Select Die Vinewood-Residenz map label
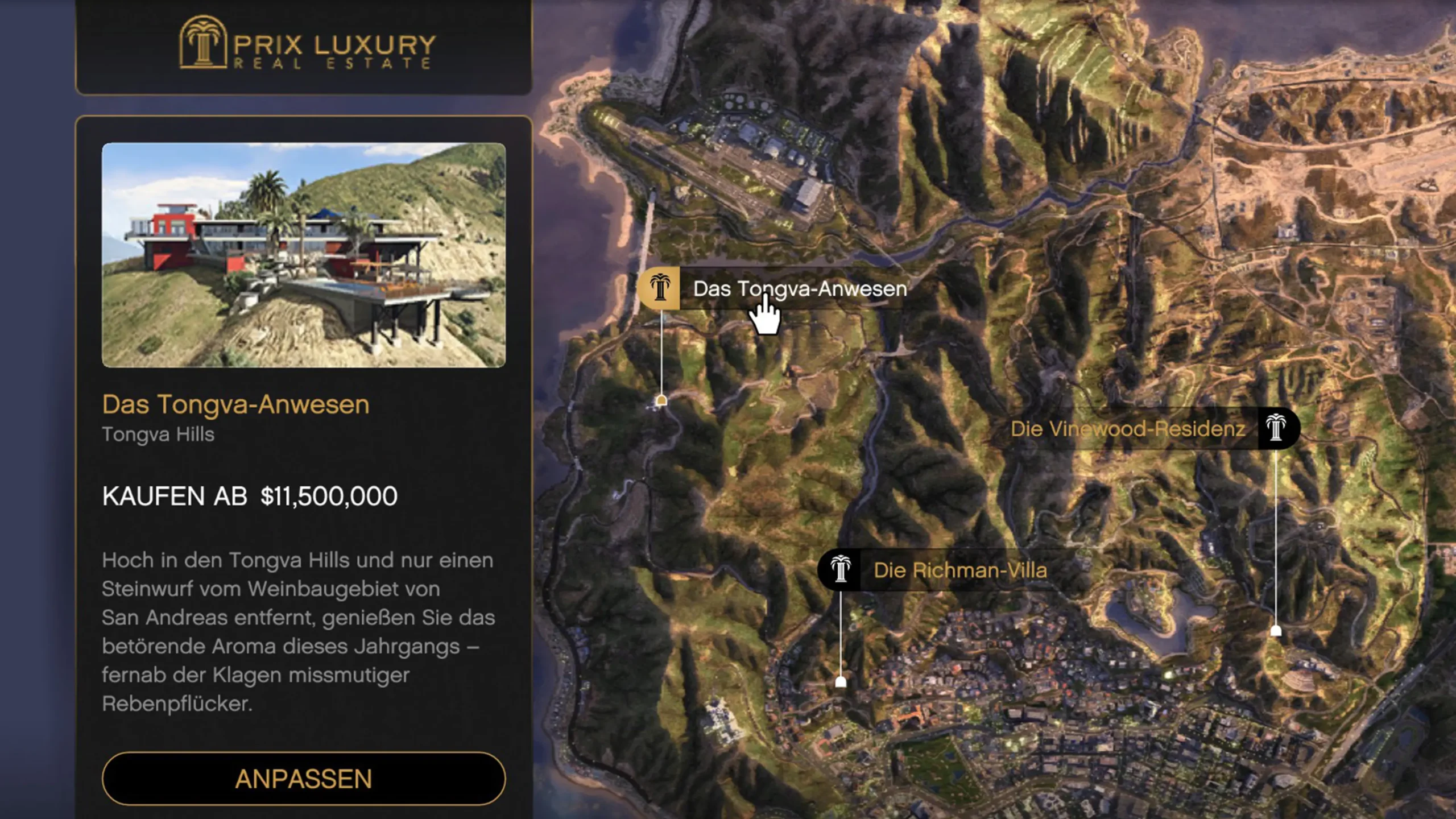 pyautogui.click(x=1128, y=429)
